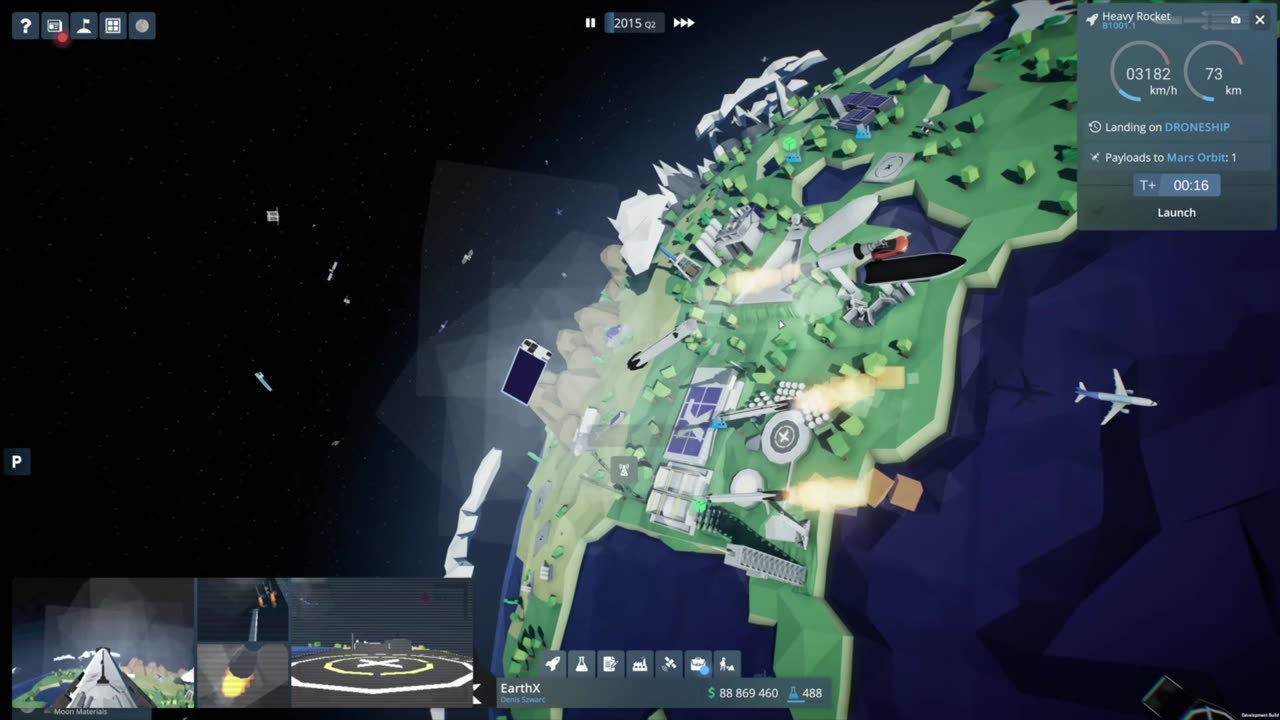Close the Heavy Rocket panel

1260,20
